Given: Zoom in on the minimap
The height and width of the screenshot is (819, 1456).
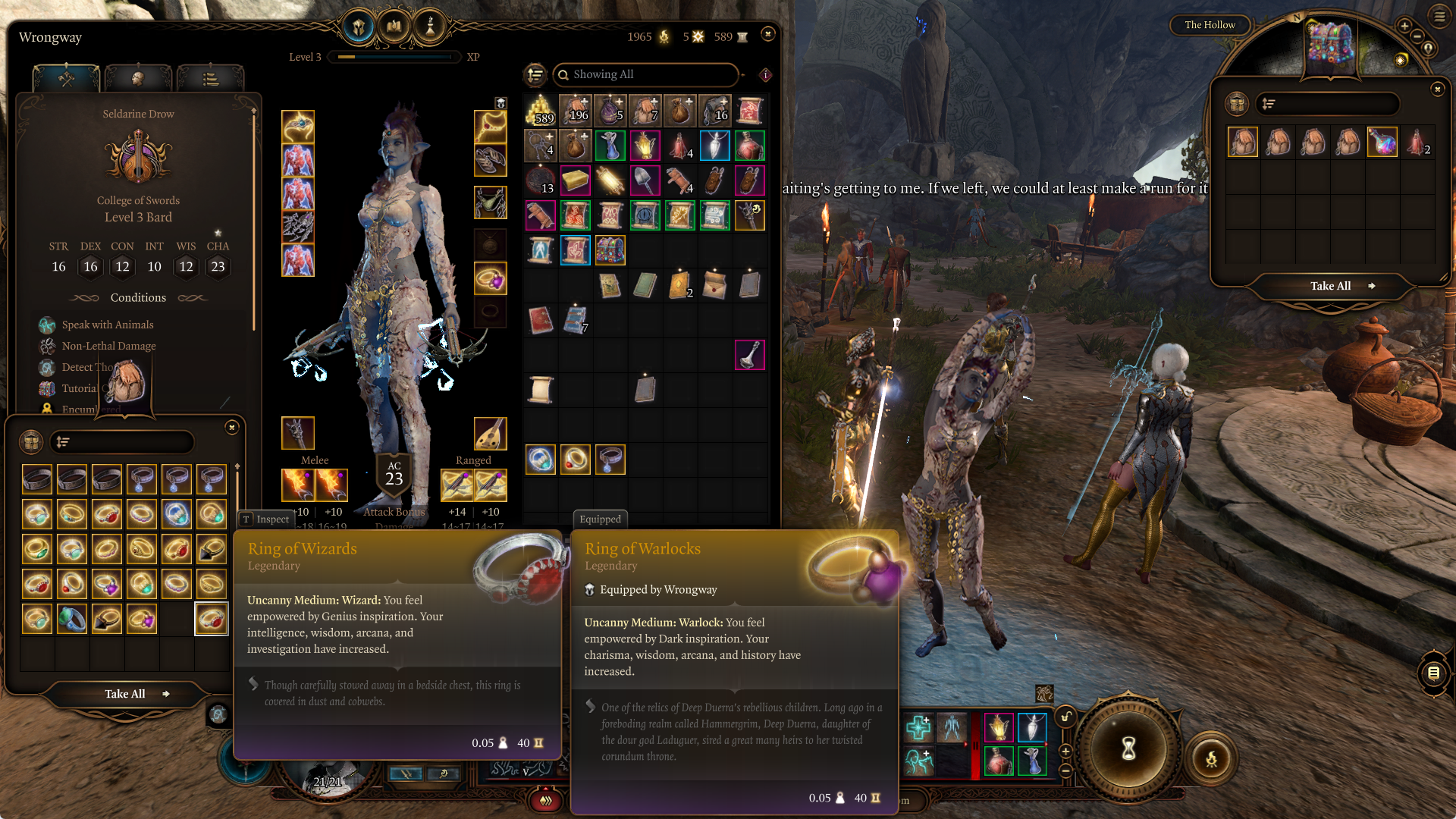Looking at the screenshot, I should (1404, 27).
